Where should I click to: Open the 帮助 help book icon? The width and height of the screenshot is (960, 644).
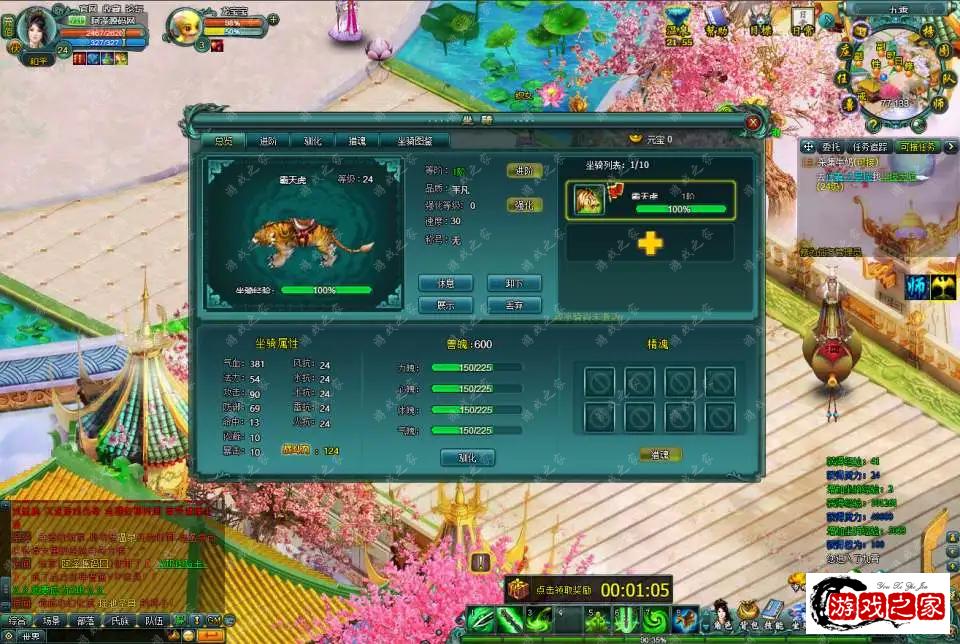point(716,20)
